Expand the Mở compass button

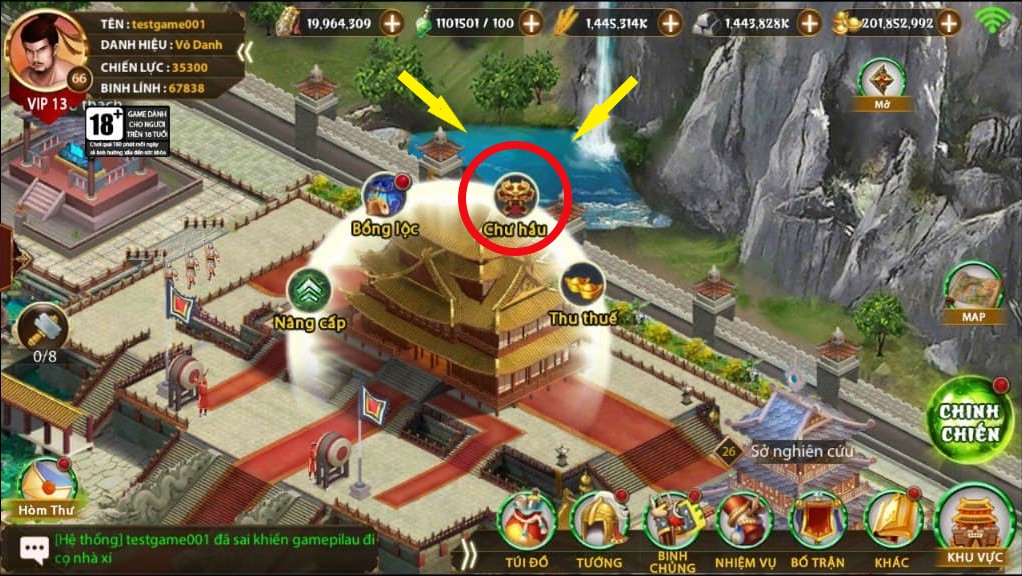[x=881, y=82]
